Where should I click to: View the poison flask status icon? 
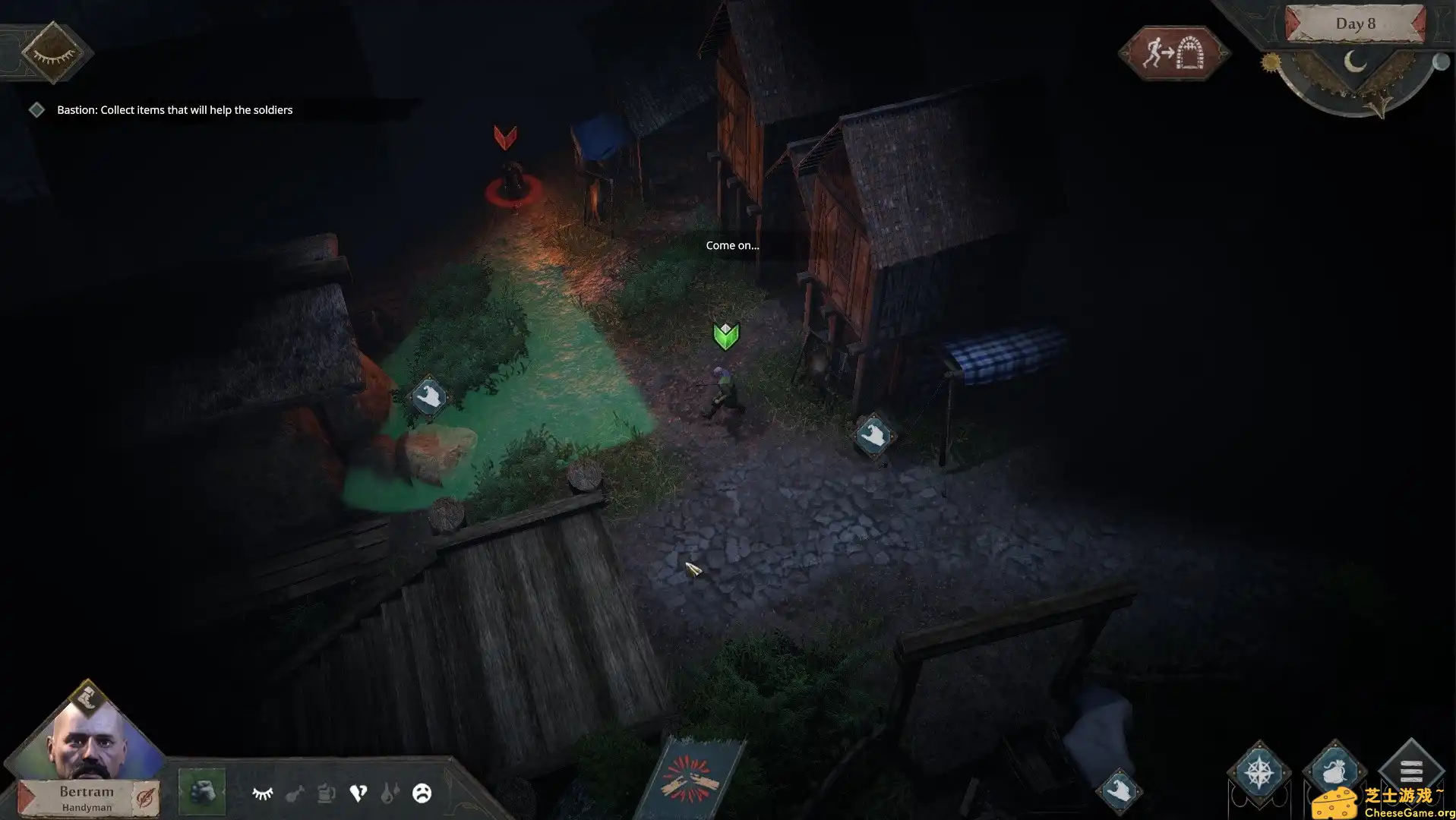pos(390,792)
